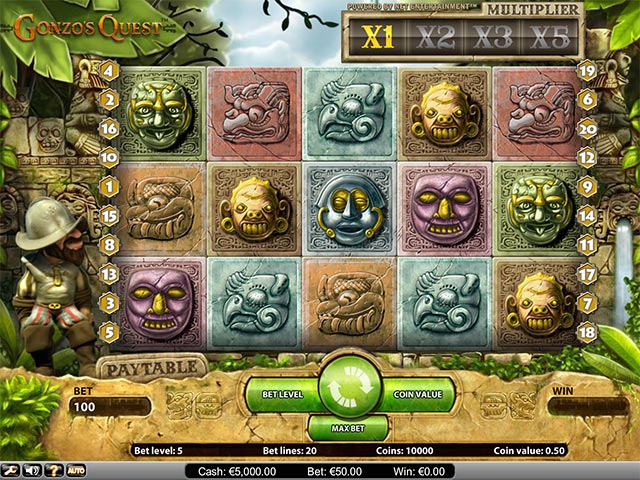This screenshot has height=480, width=640.
Task: Toggle sound with the speaker icon
Action: (31, 470)
